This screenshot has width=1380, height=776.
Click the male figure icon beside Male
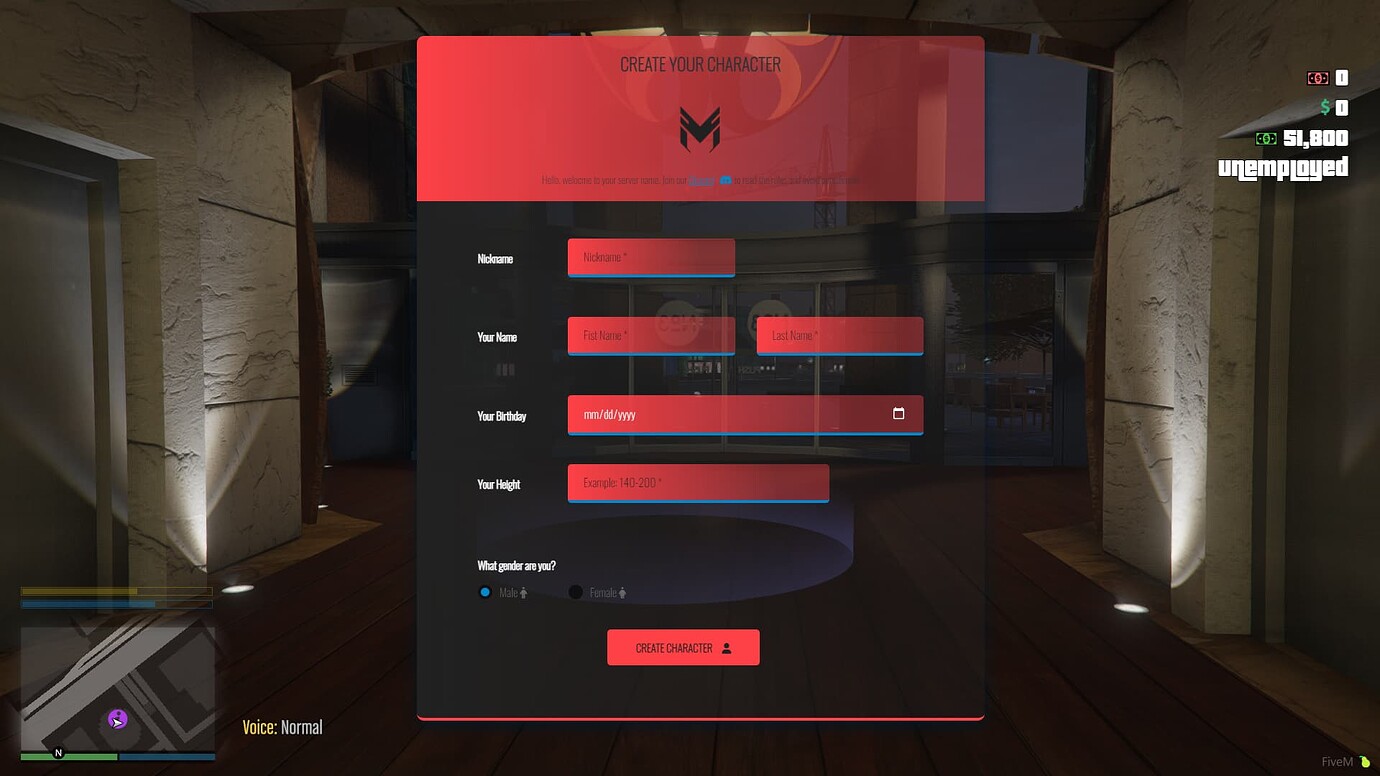pyautogui.click(x=523, y=592)
